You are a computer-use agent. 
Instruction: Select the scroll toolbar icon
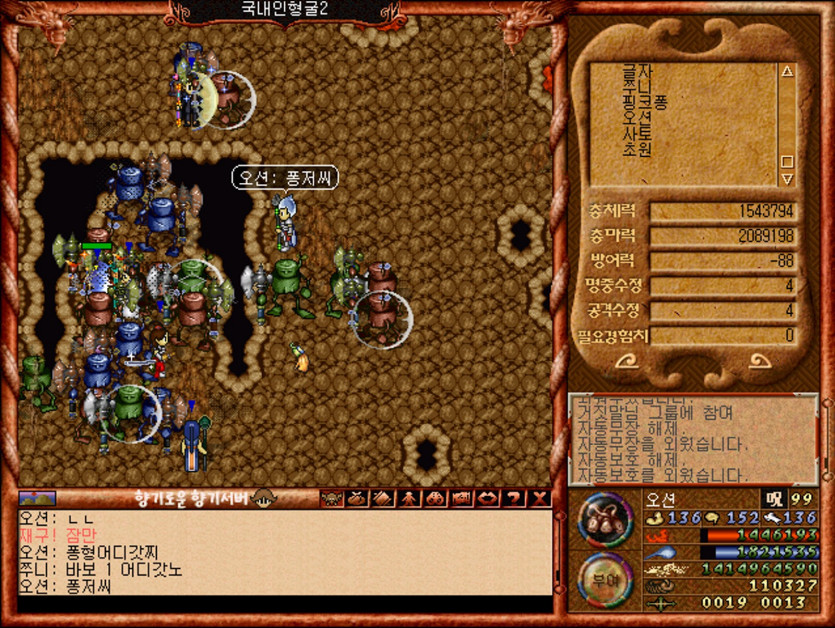click(x=382, y=499)
